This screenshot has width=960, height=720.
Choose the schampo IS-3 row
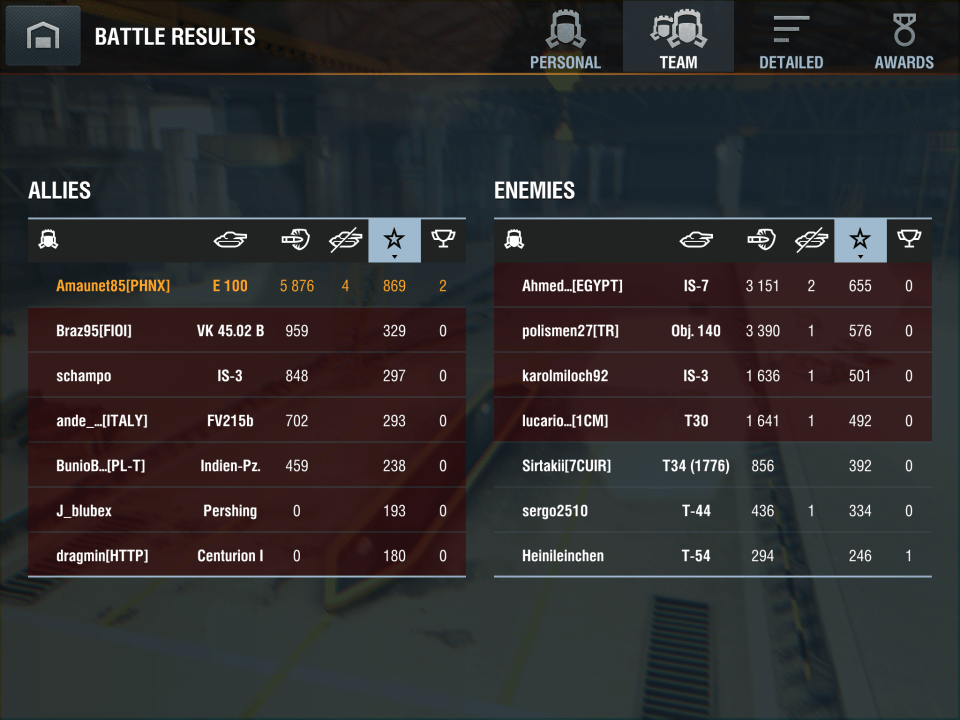point(246,376)
